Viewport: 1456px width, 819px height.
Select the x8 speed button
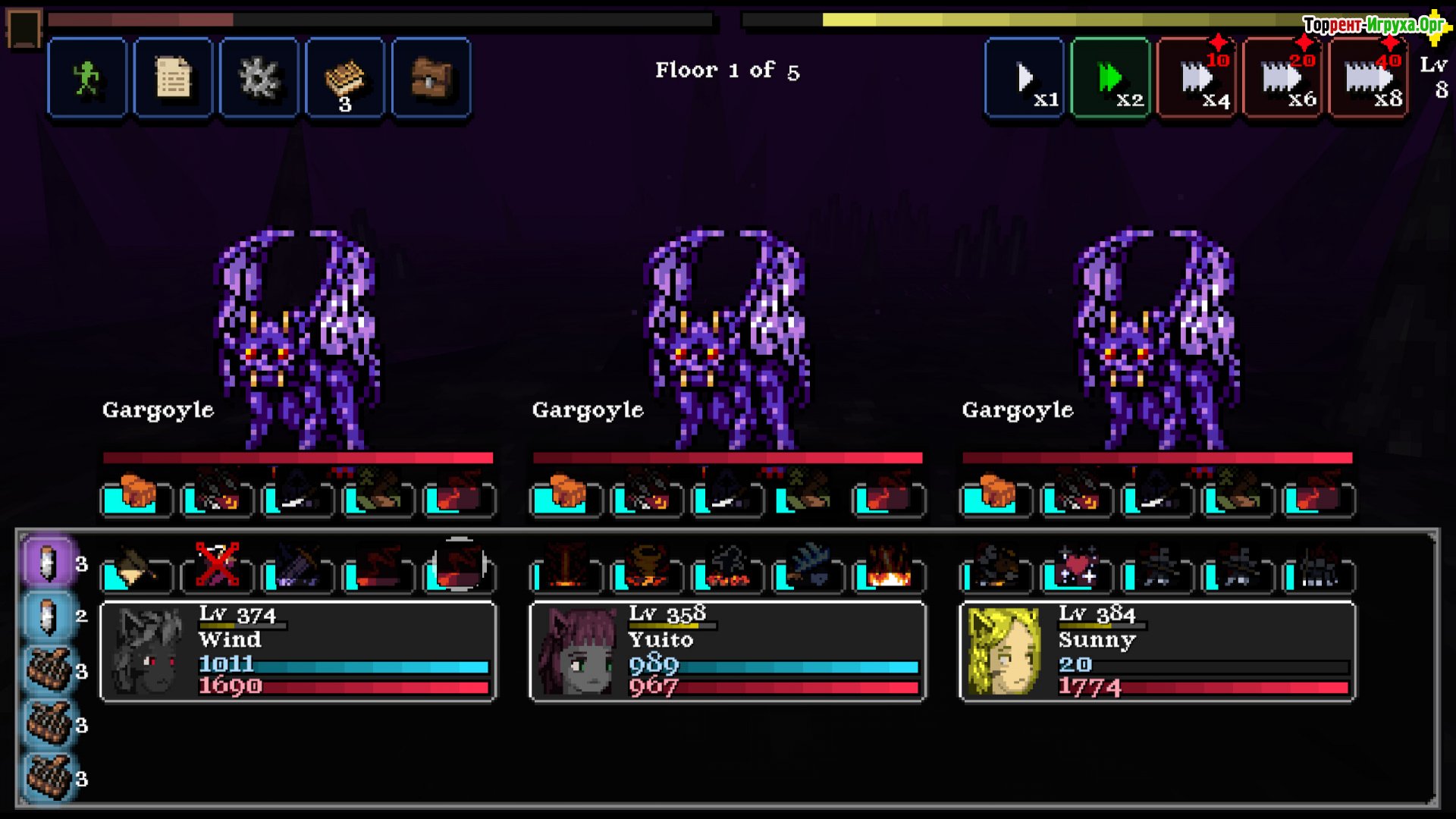pos(1369,78)
